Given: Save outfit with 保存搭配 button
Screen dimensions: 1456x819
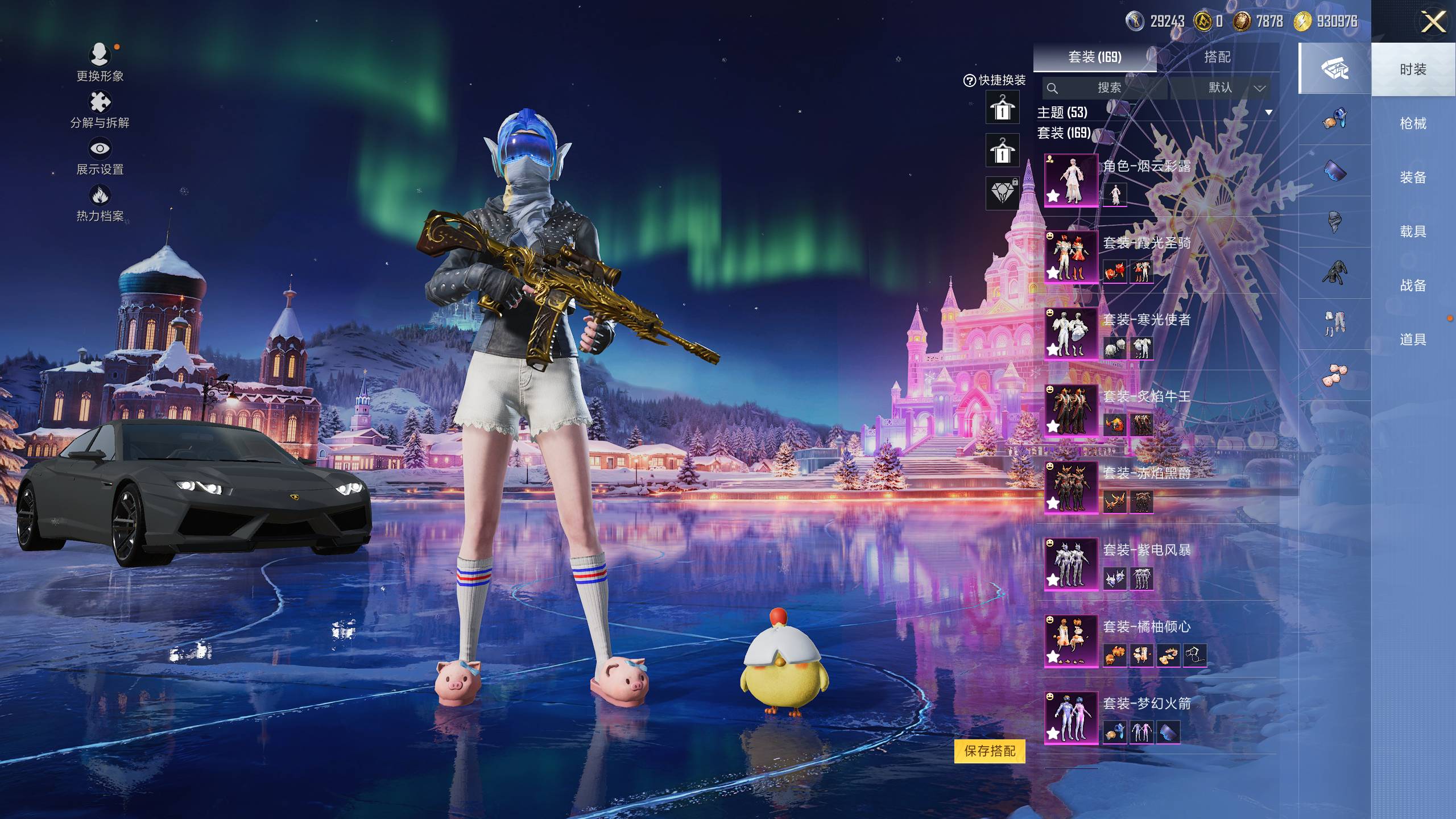Looking at the screenshot, I should [x=990, y=751].
